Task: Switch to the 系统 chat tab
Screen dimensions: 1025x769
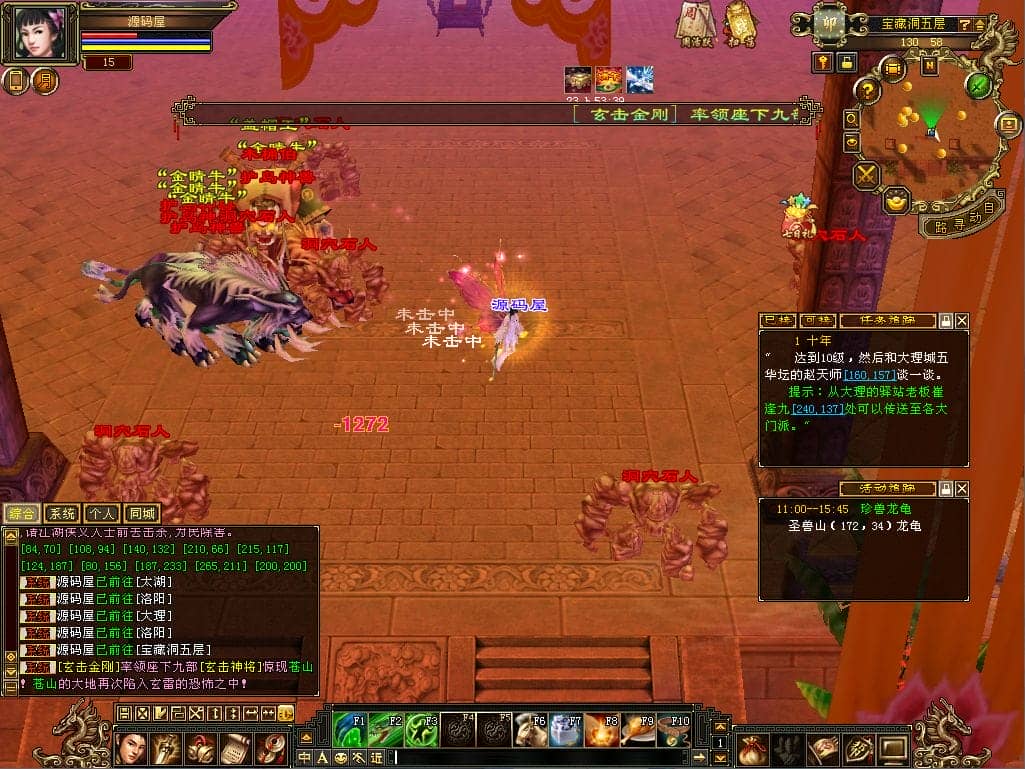Action: [62, 514]
